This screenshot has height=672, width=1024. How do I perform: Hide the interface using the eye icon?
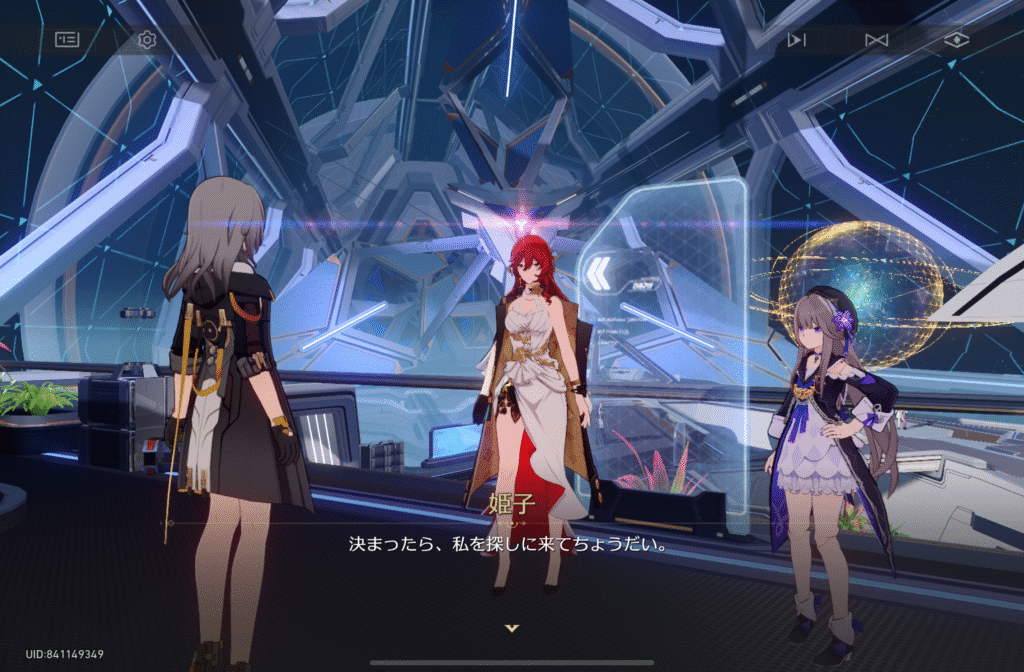coord(957,40)
